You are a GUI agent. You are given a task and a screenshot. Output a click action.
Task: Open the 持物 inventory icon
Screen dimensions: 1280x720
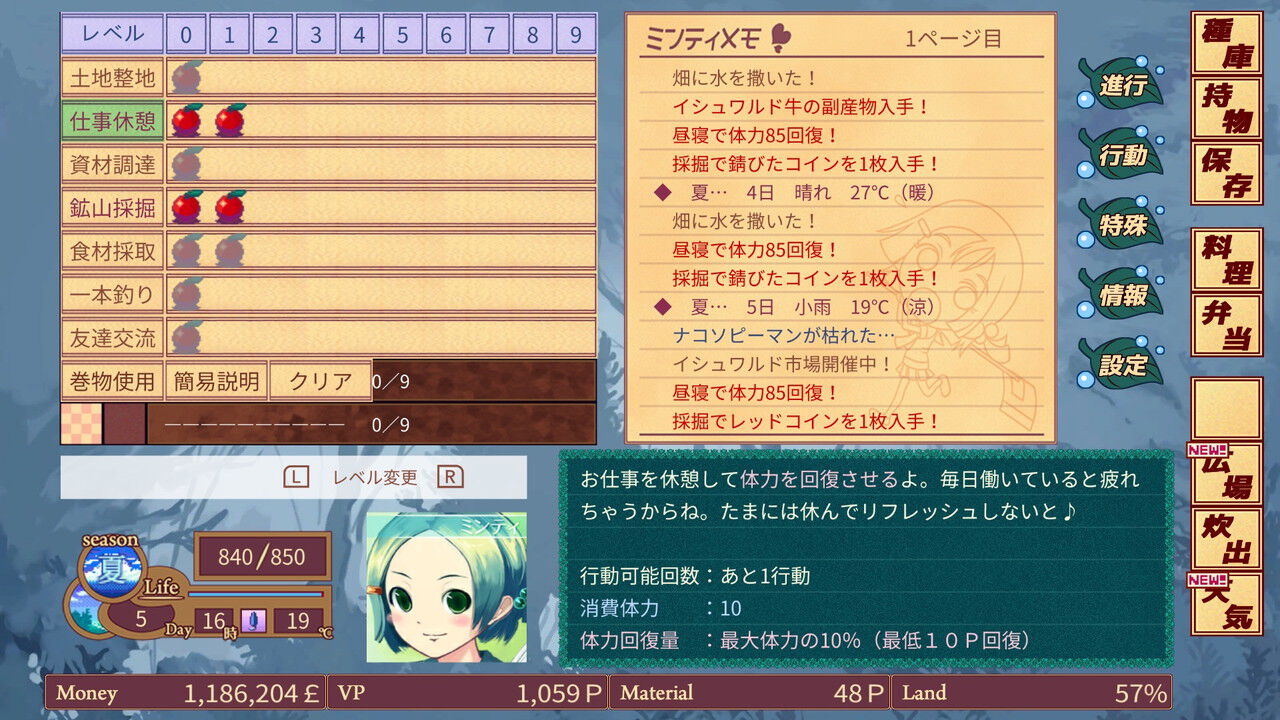[x=1228, y=105]
